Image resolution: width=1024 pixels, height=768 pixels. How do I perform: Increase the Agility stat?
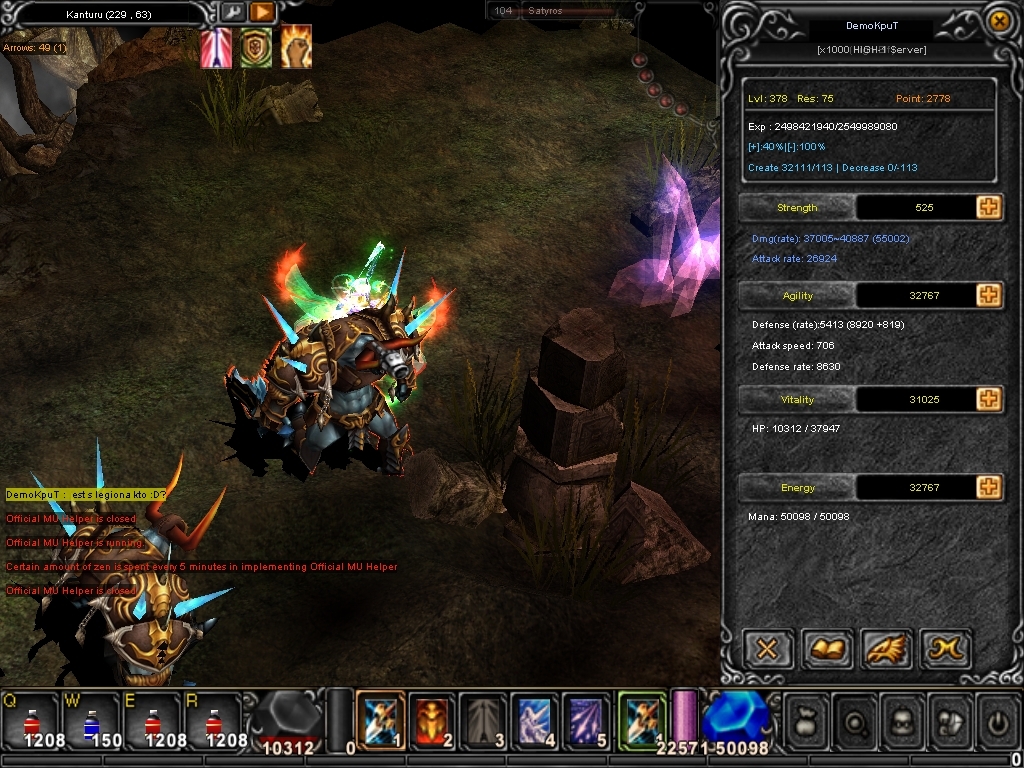[x=989, y=295]
